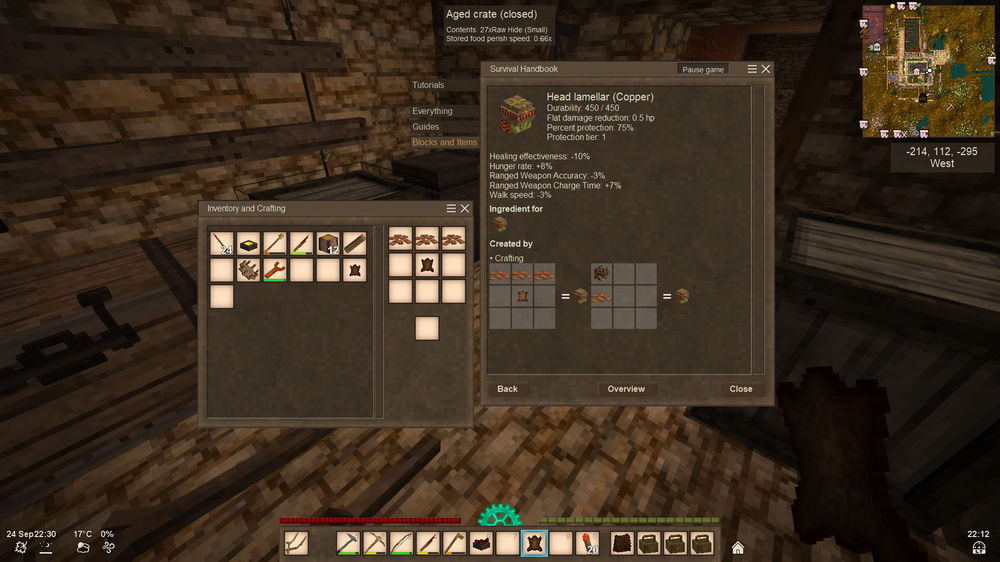
Task: Show the Everything category
Action: pyautogui.click(x=433, y=111)
